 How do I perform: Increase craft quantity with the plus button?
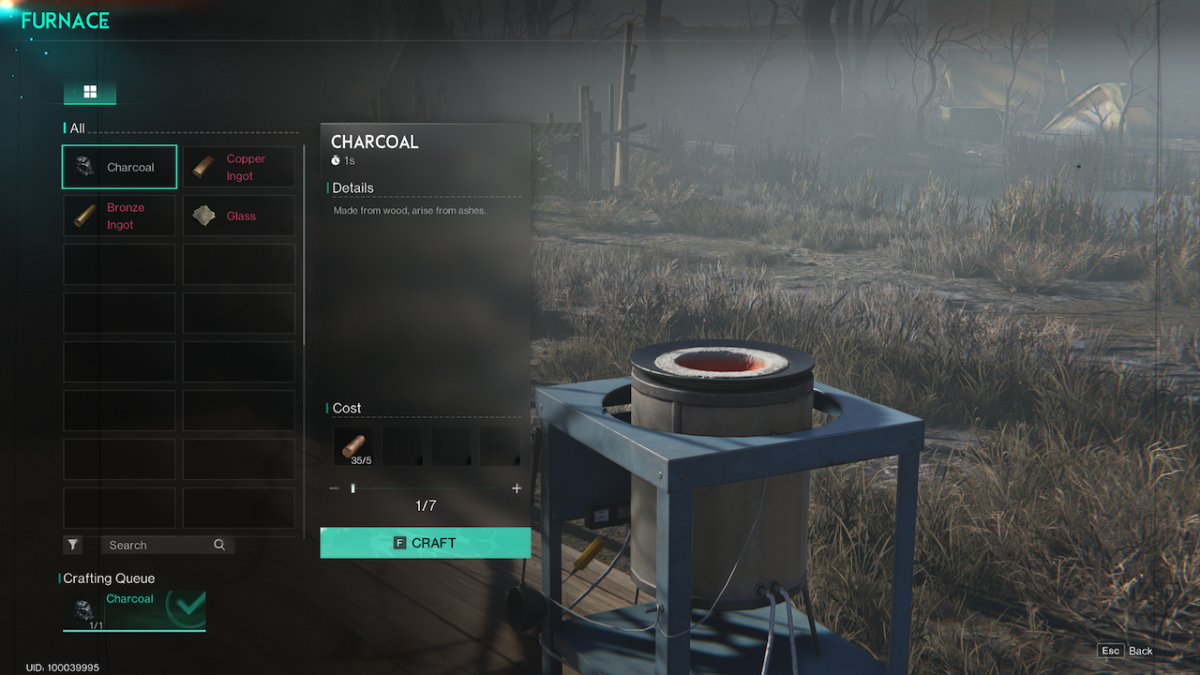pos(517,488)
